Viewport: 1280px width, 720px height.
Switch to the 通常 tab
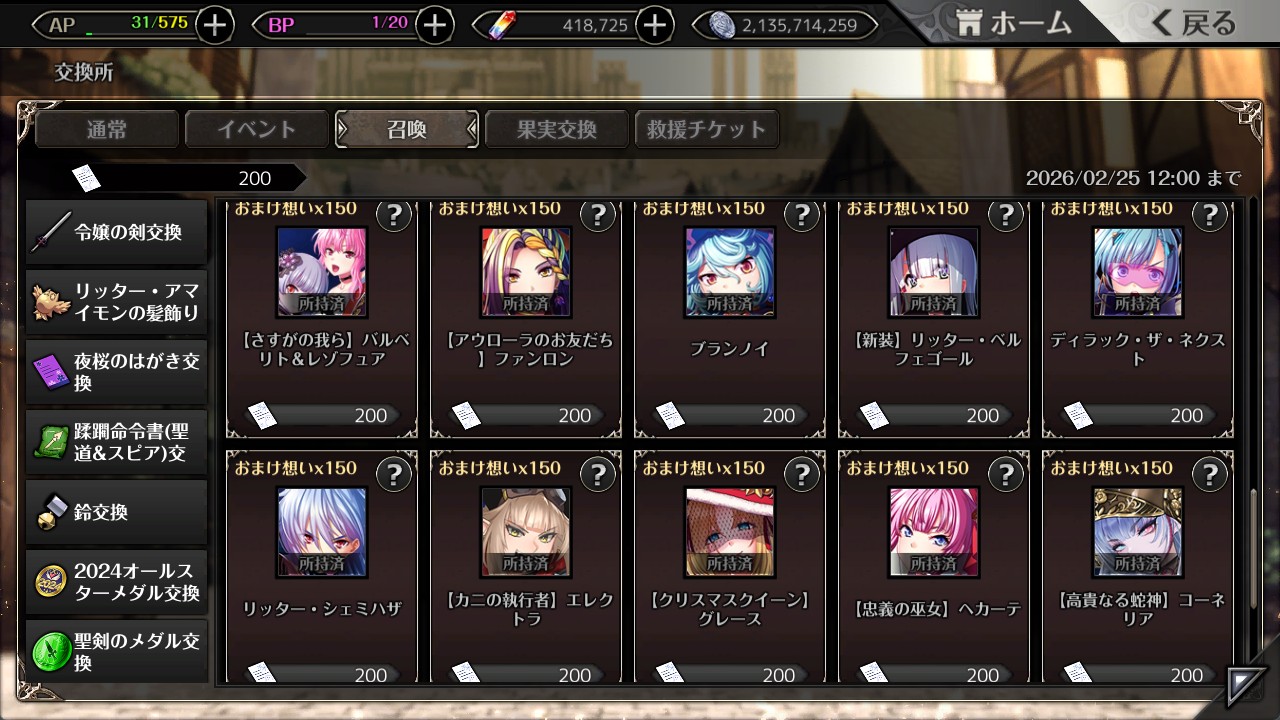click(x=107, y=129)
